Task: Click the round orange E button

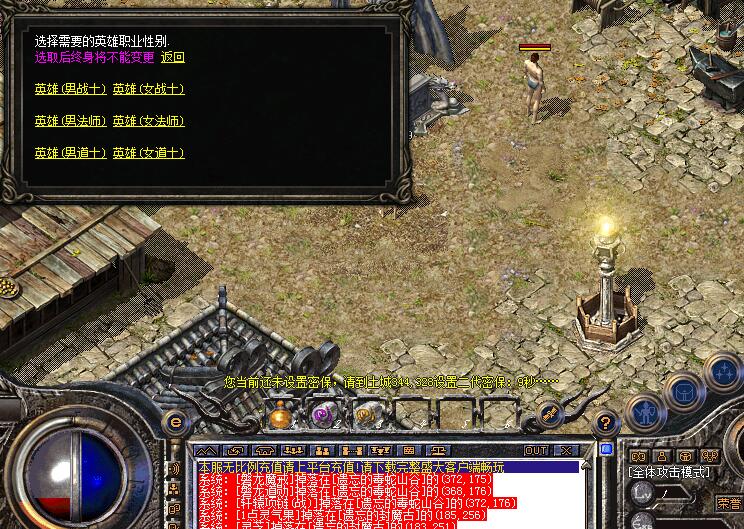Action: click(x=174, y=422)
